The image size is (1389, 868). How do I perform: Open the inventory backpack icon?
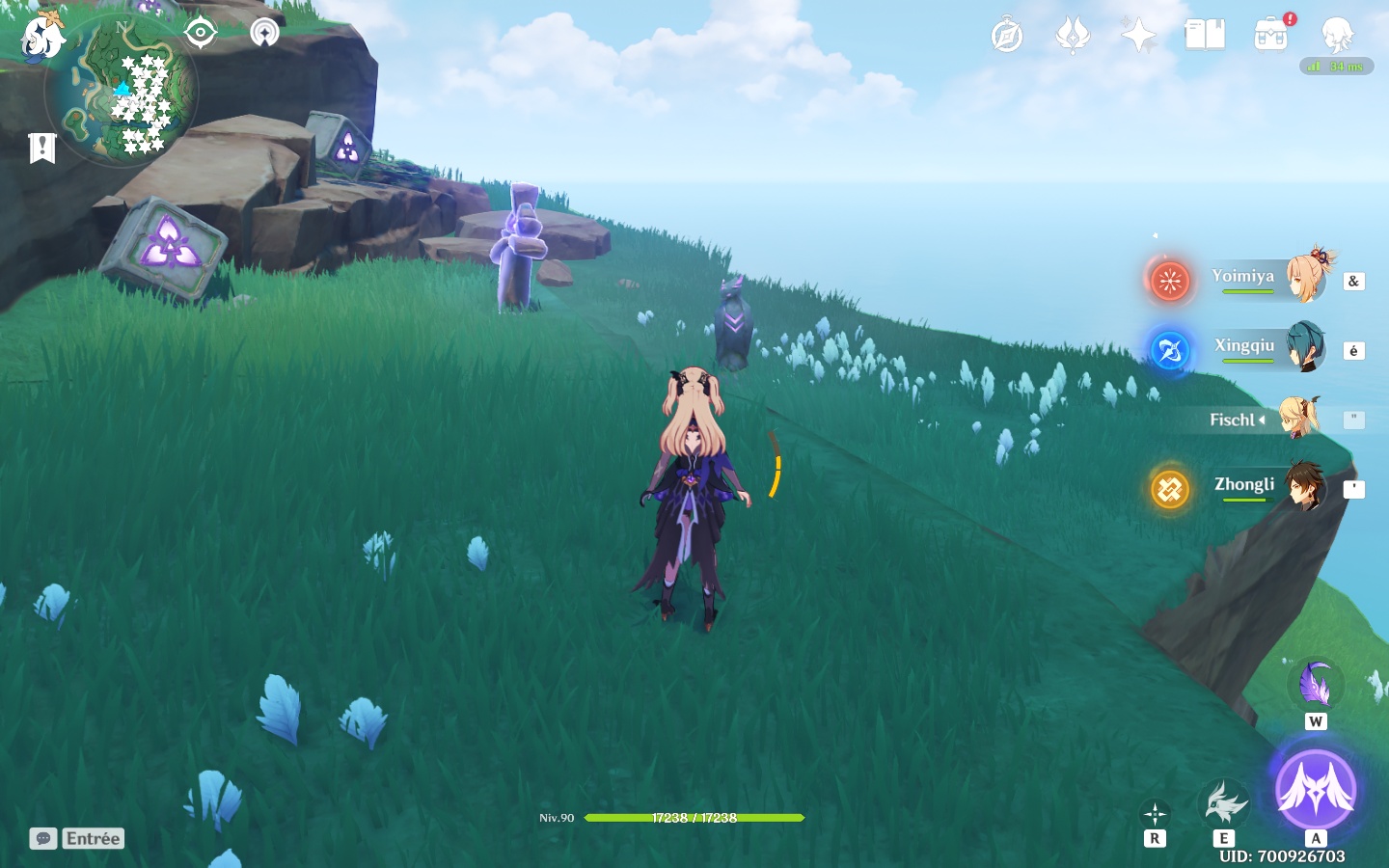click(x=1271, y=36)
